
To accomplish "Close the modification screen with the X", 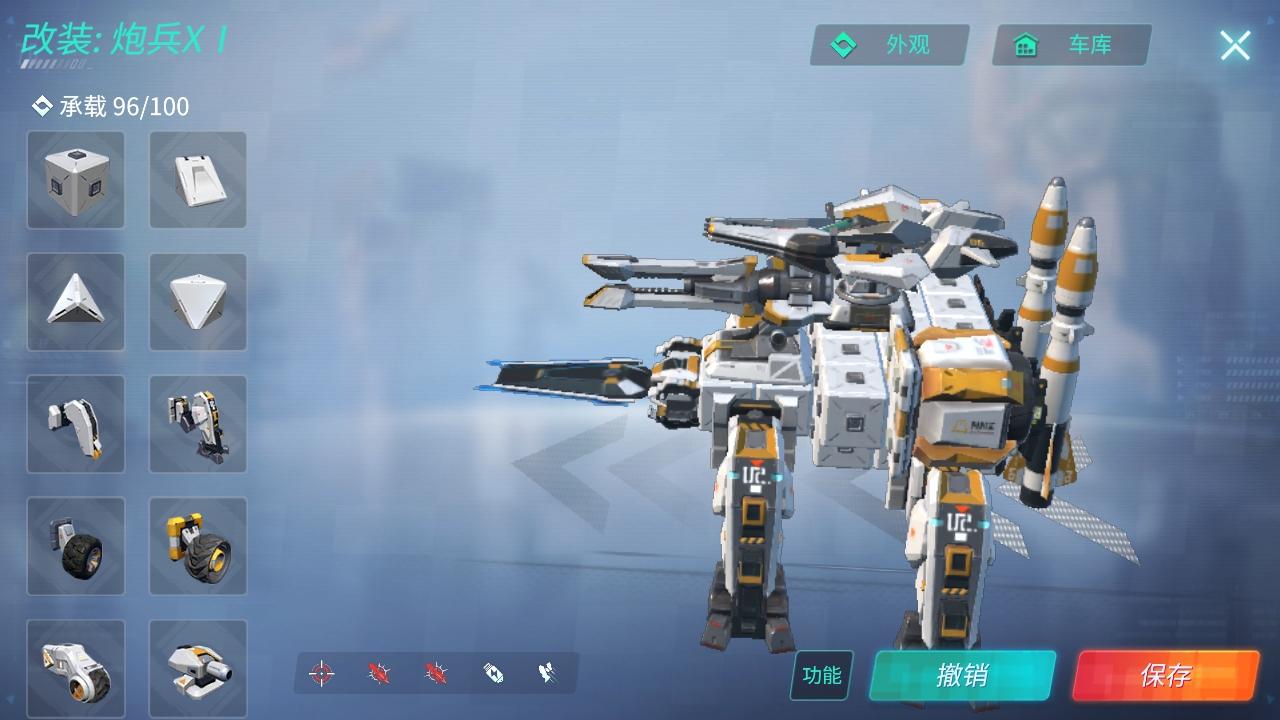I will click(1235, 45).
